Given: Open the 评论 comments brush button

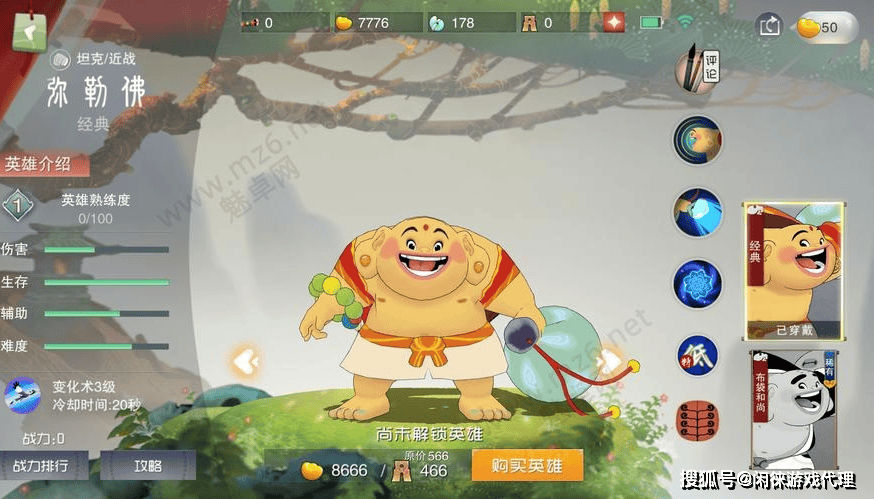Looking at the screenshot, I should pos(697,68).
